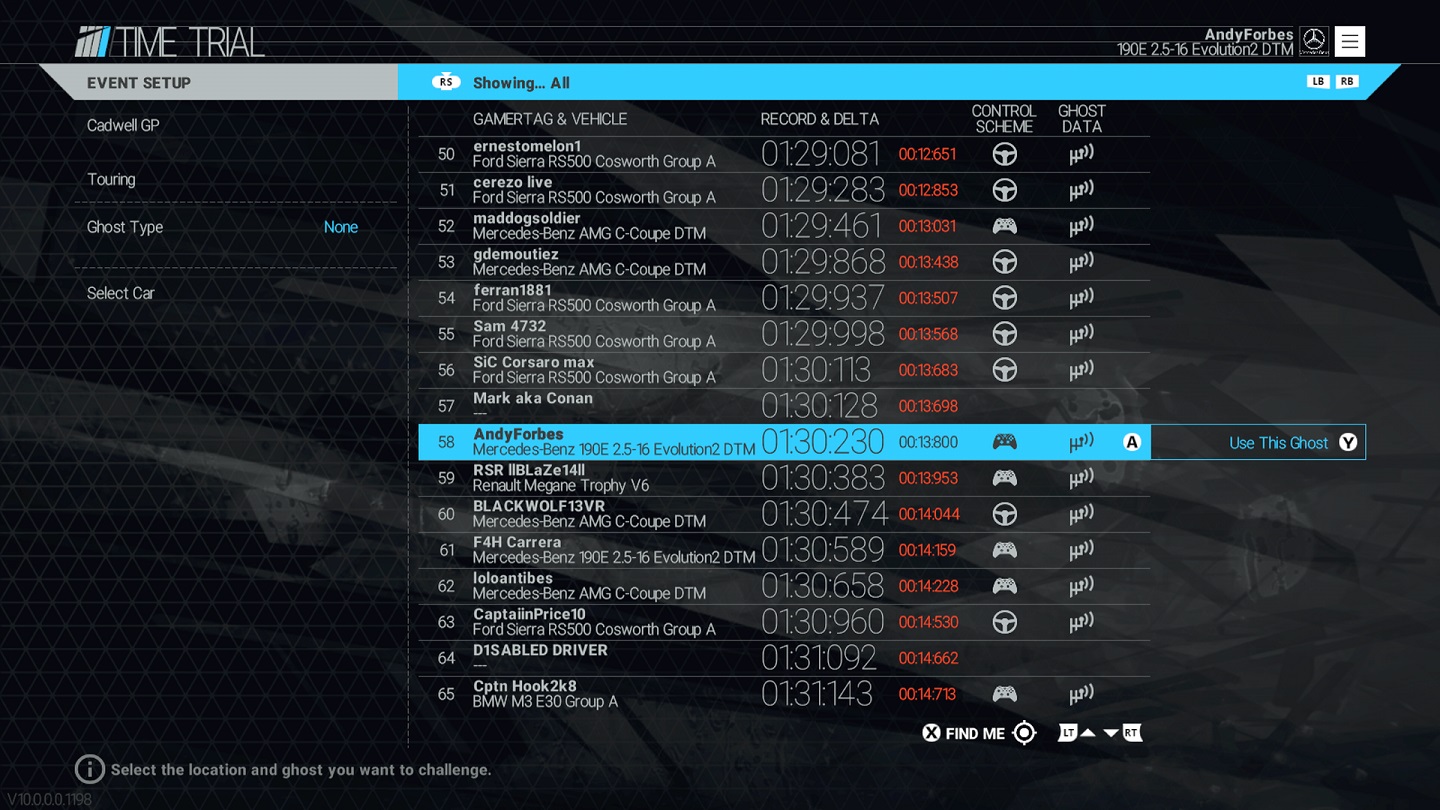
Task: Change Ghost Type from None
Action: [x=340, y=227]
